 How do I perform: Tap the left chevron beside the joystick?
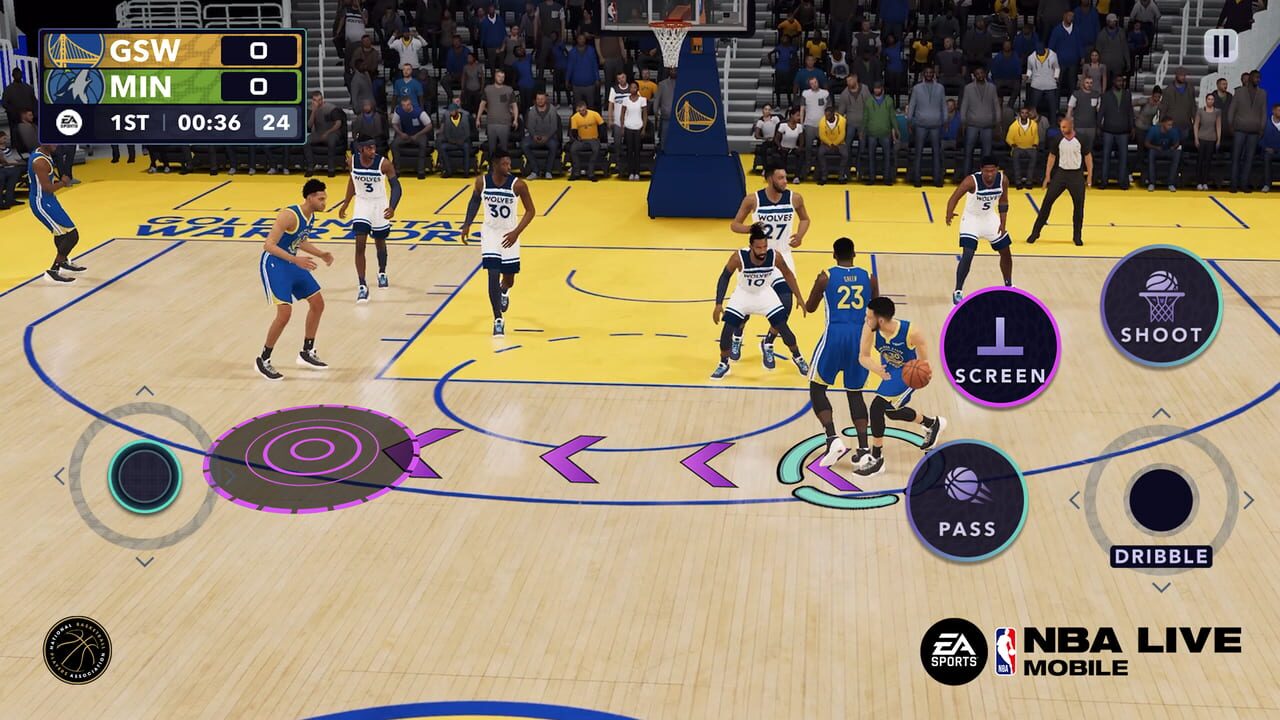click(60, 475)
